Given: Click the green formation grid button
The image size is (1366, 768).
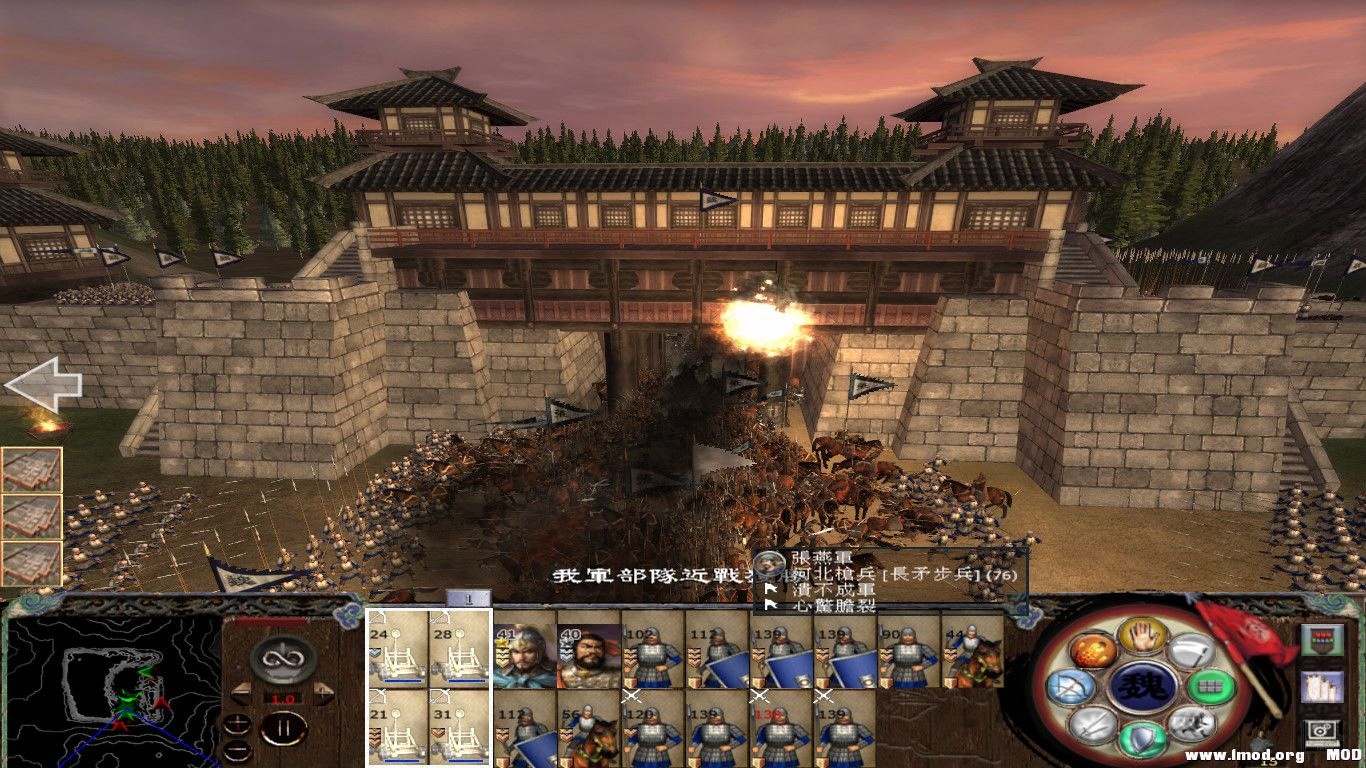Looking at the screenshot, I should coord(1210,687).
